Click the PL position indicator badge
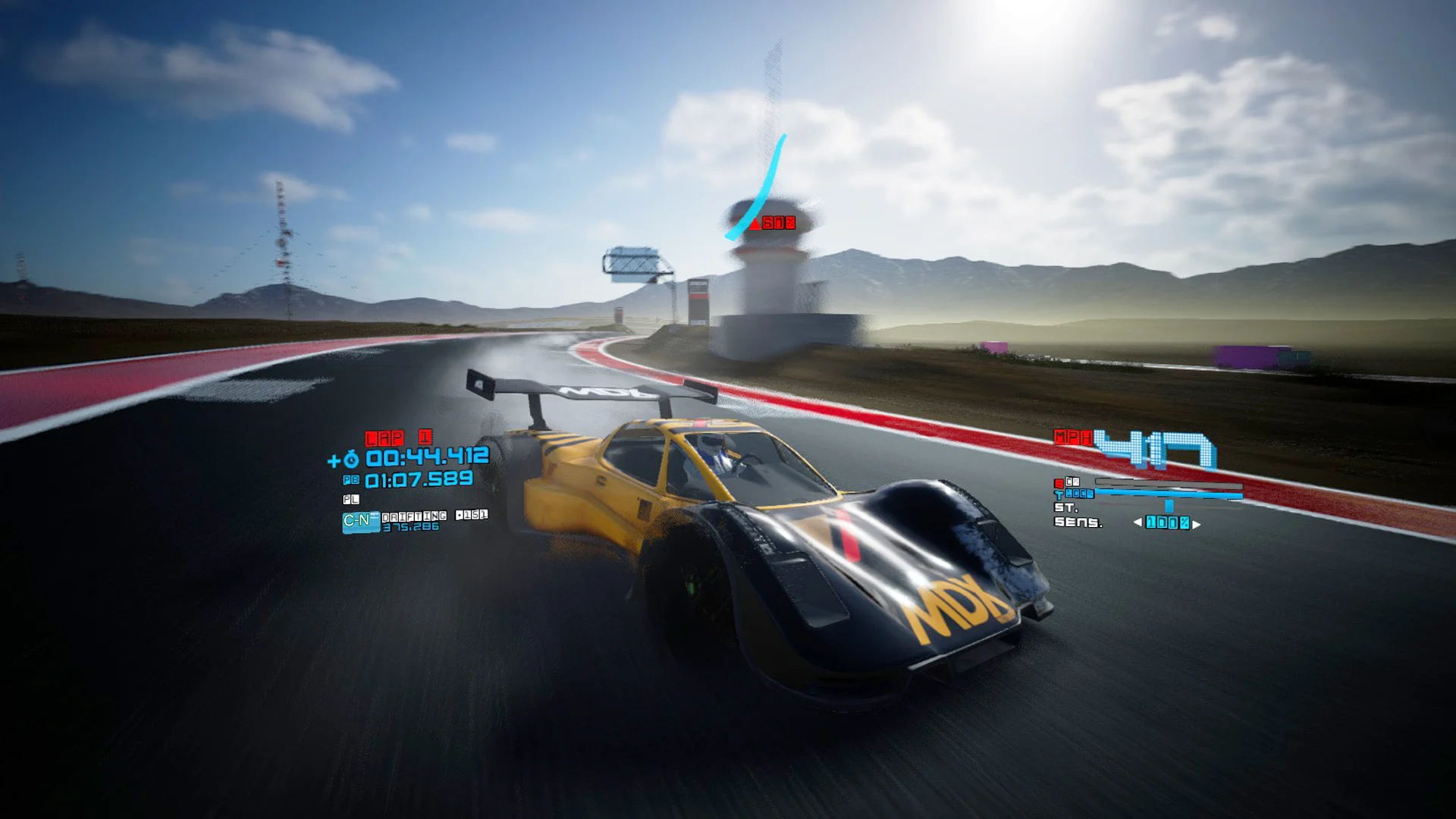This screenshot has width=1456, height=819. click(351, 499)
